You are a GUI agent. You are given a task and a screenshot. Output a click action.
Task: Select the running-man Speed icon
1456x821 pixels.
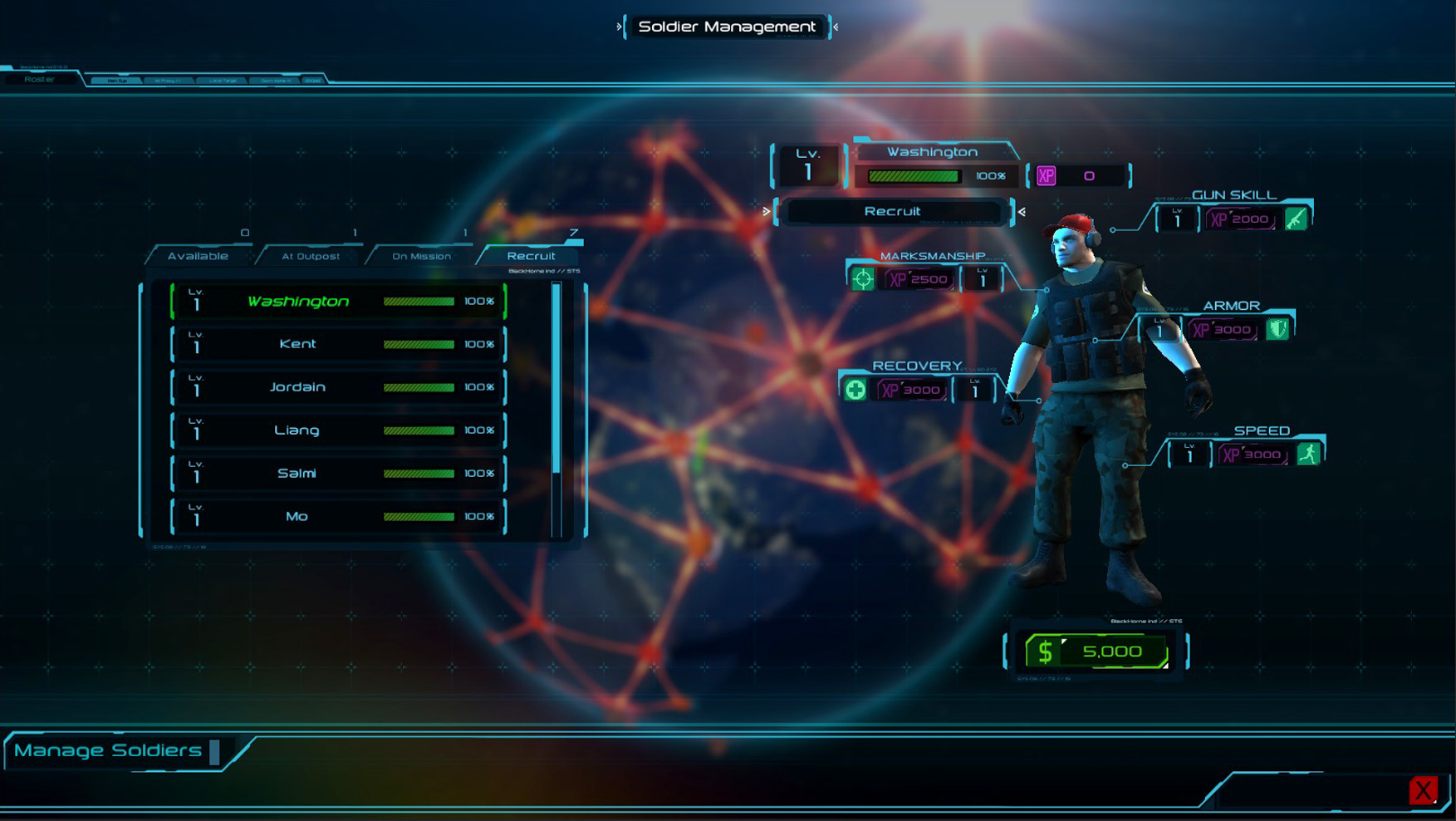[1308, 455]
